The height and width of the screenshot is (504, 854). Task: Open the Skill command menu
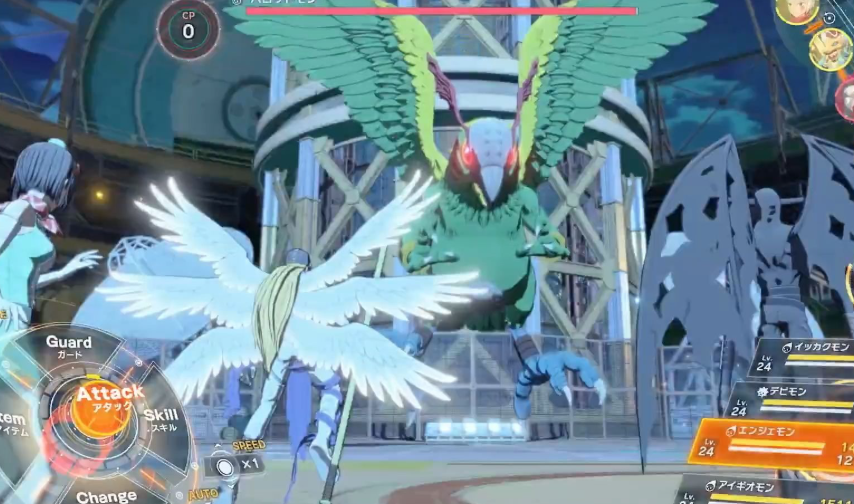tap(160, 419)
